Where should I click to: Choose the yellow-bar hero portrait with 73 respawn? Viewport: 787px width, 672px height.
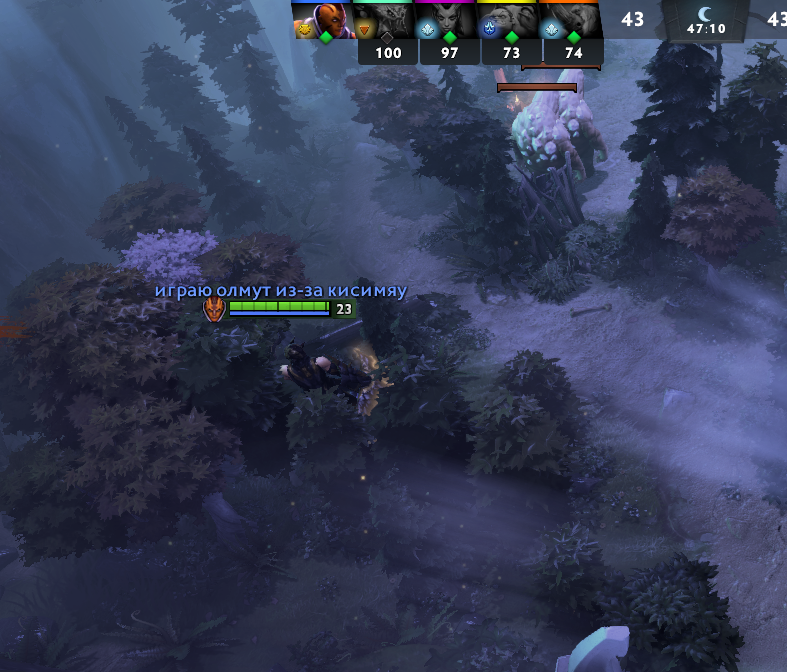tap(510, 20)
